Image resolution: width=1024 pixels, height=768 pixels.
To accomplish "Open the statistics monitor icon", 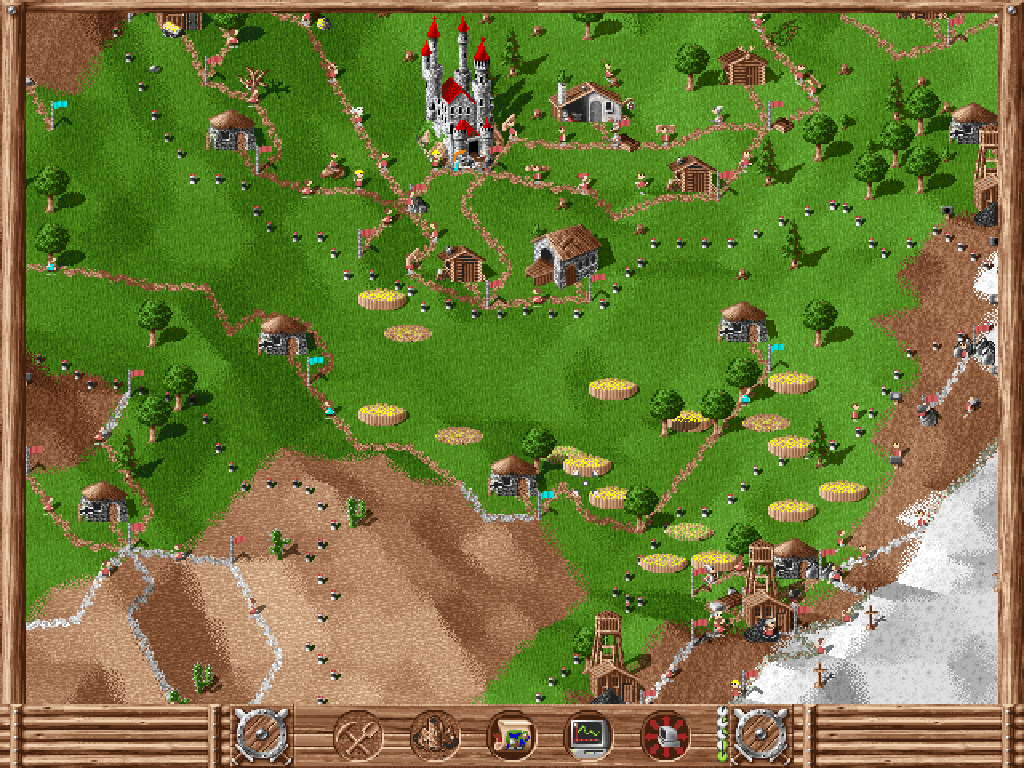I will pyautogui.click(x=588, y=736).
